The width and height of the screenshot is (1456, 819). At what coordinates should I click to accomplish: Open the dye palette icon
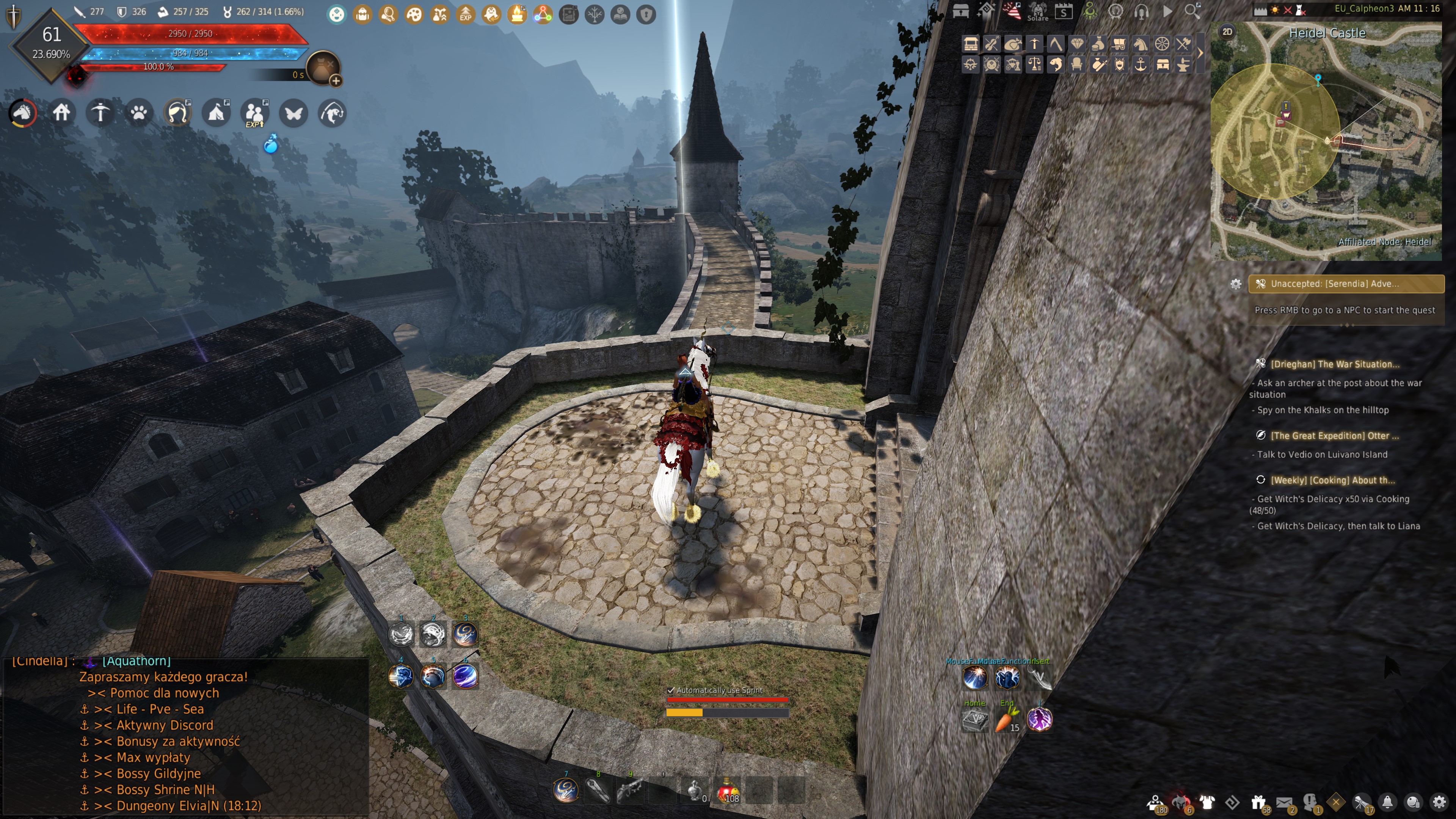[x=414, y=15]
